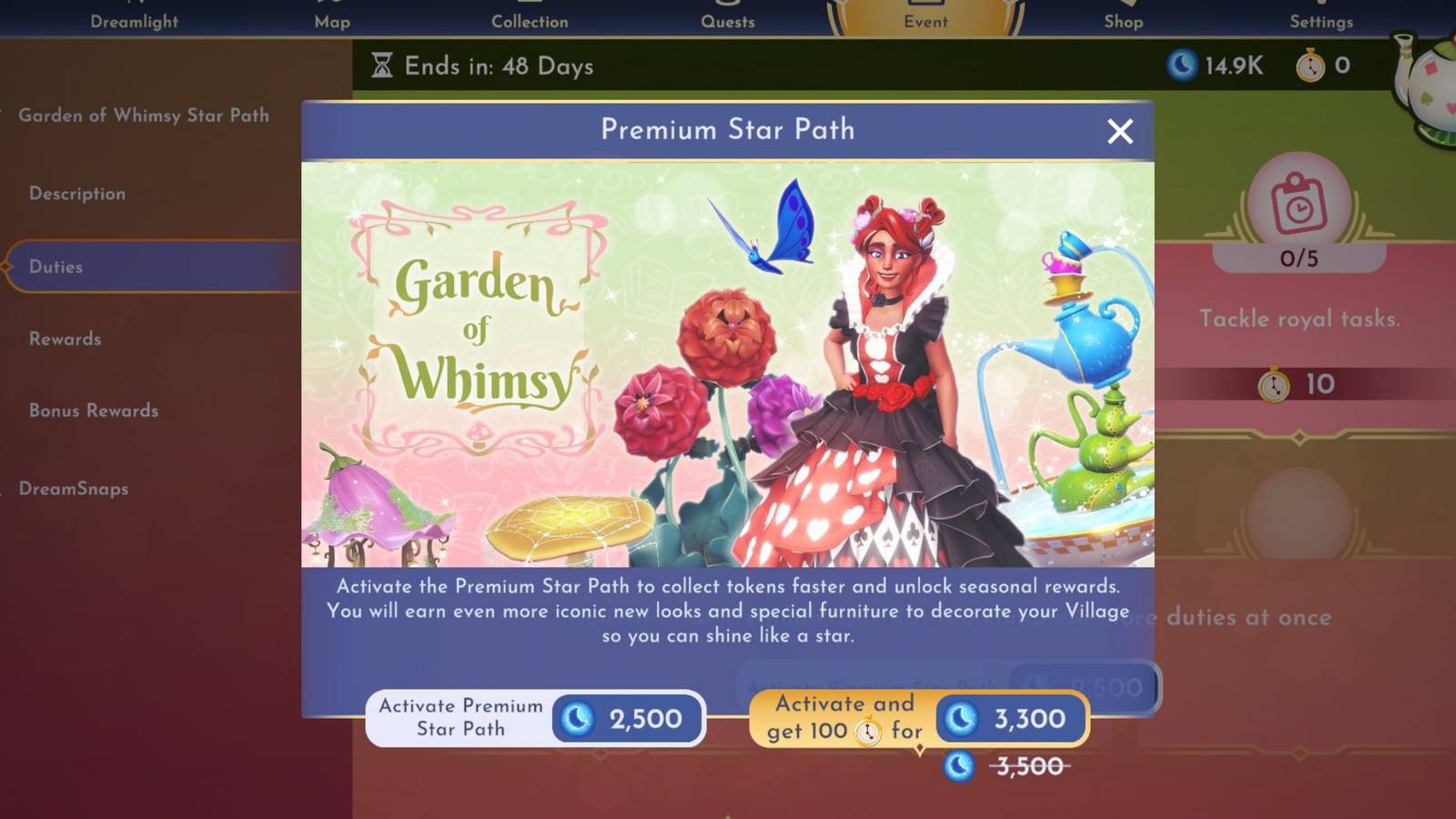Open the Collection screen icon
Viewport: 1456px width, 819px height.
(x=531, y=14)
